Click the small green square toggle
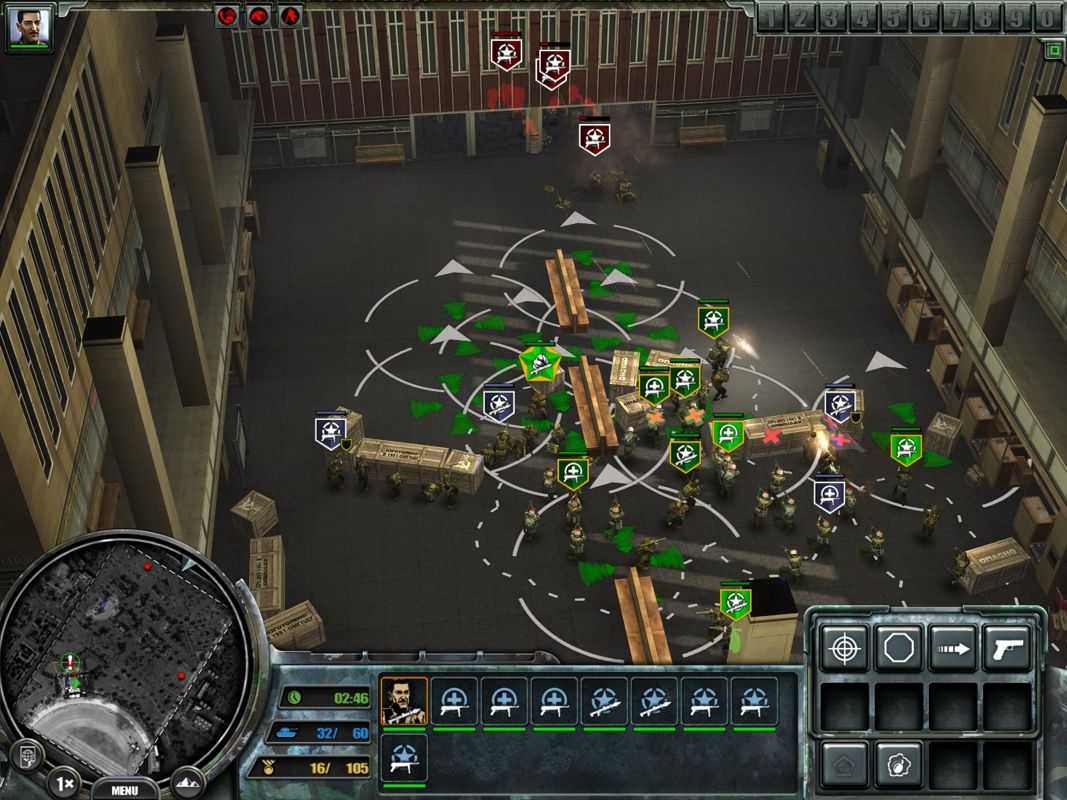This screenshot has height=800, width=1067. click(x=1052, y=49)
